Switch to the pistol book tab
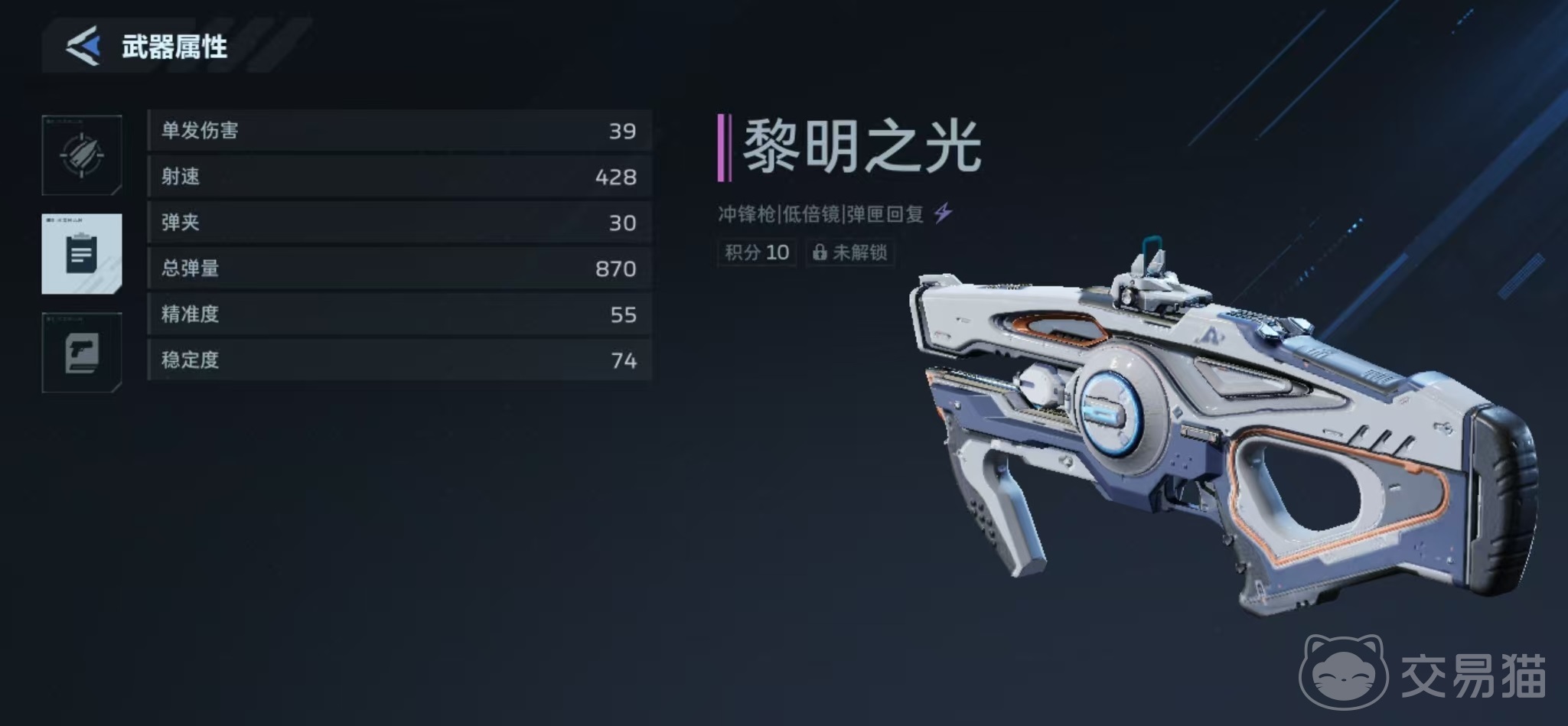1568x726 pixels. [82, 353]
